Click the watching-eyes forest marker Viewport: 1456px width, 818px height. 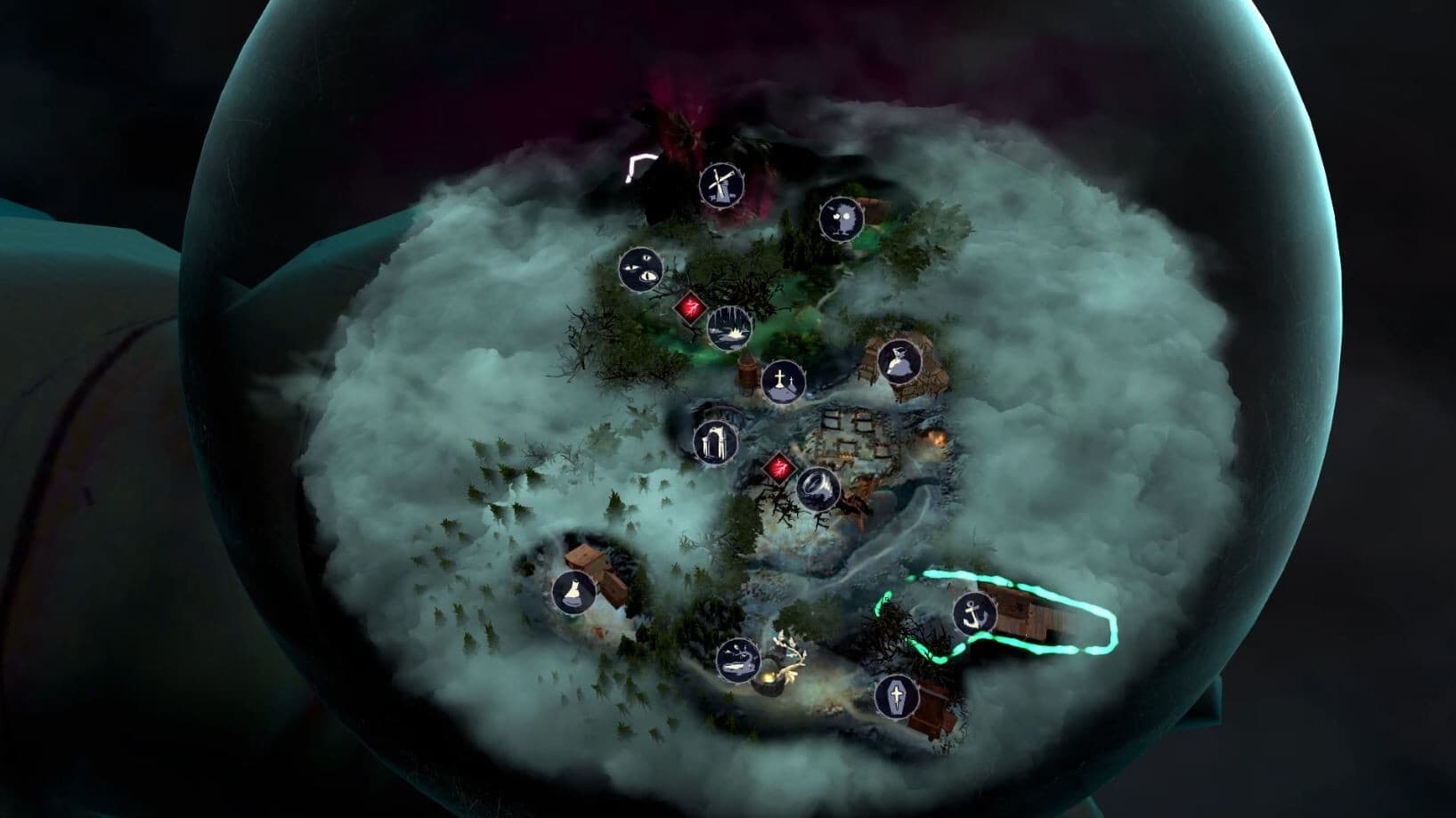click(641, 270)
